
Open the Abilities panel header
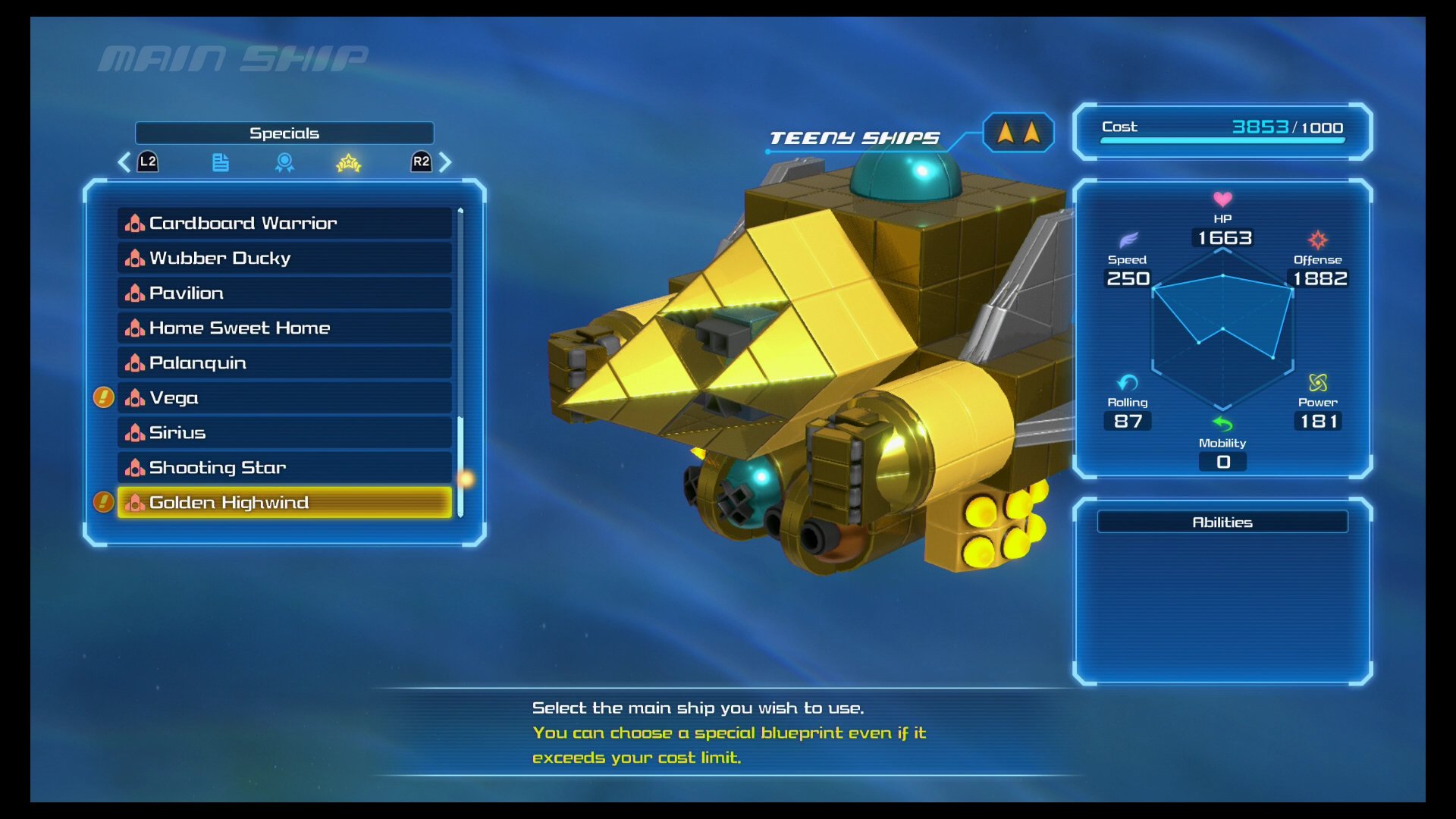[1222, 522]
